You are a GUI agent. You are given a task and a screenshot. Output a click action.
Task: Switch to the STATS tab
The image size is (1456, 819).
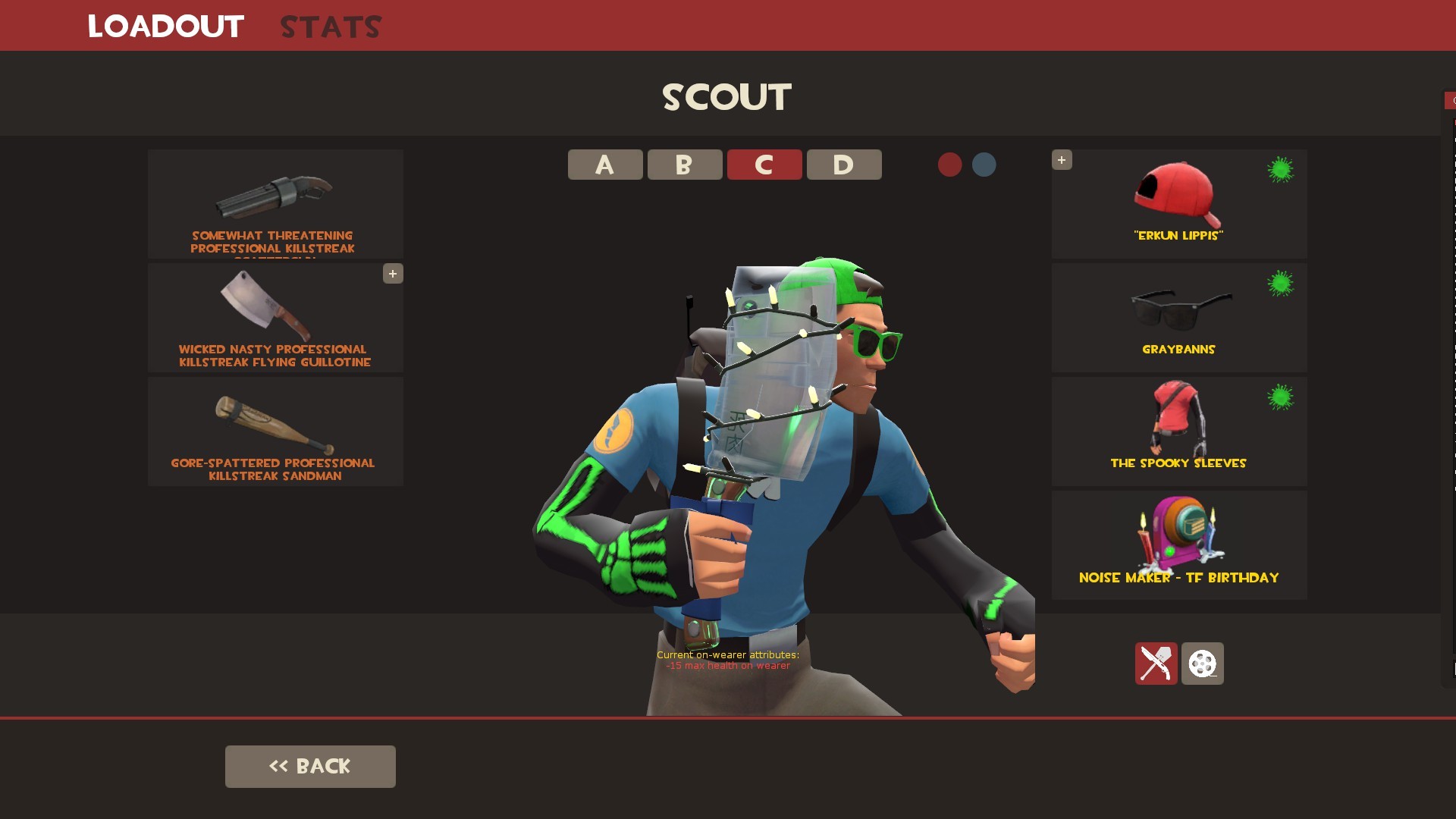point(330,26)
